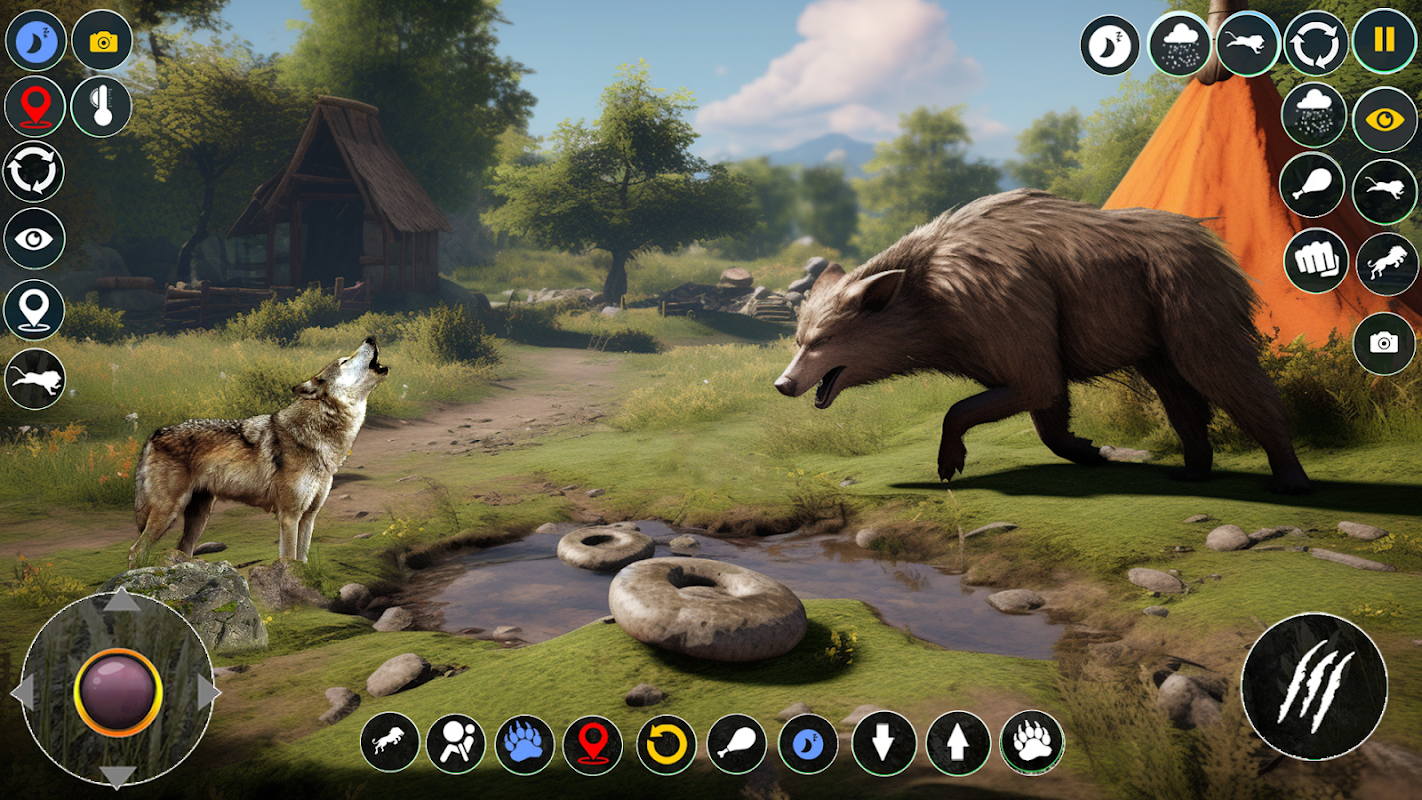Click the yellow camera icon

click(x=102, y=41)
